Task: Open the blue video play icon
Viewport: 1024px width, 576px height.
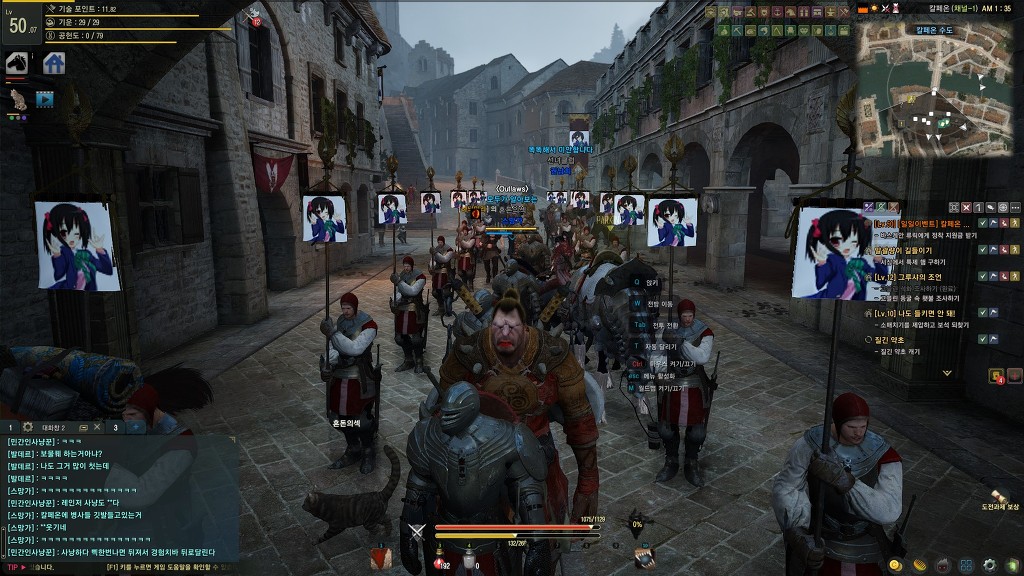Action: (x=44, y=99)
